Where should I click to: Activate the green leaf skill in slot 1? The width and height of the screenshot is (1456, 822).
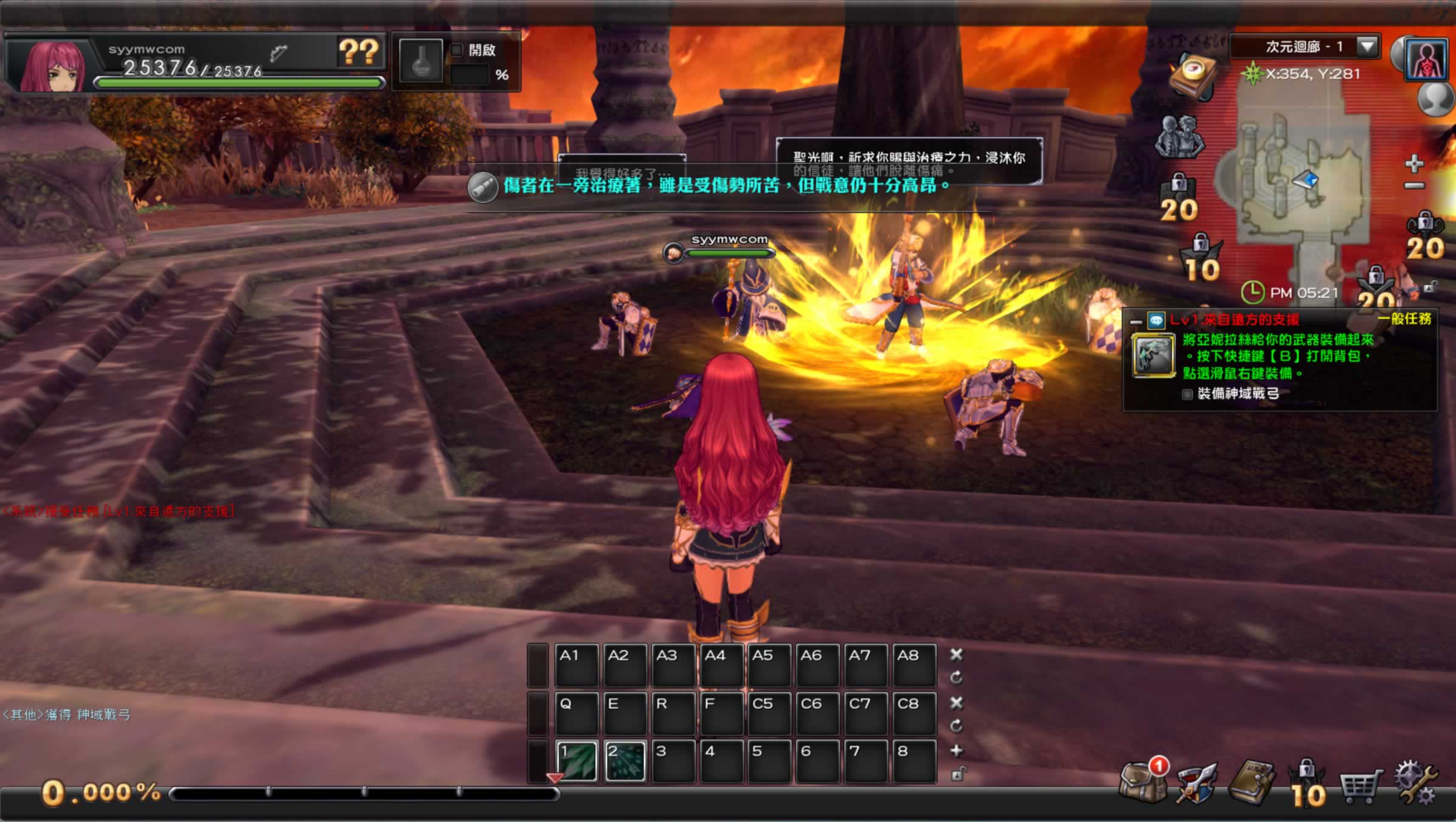577,761
